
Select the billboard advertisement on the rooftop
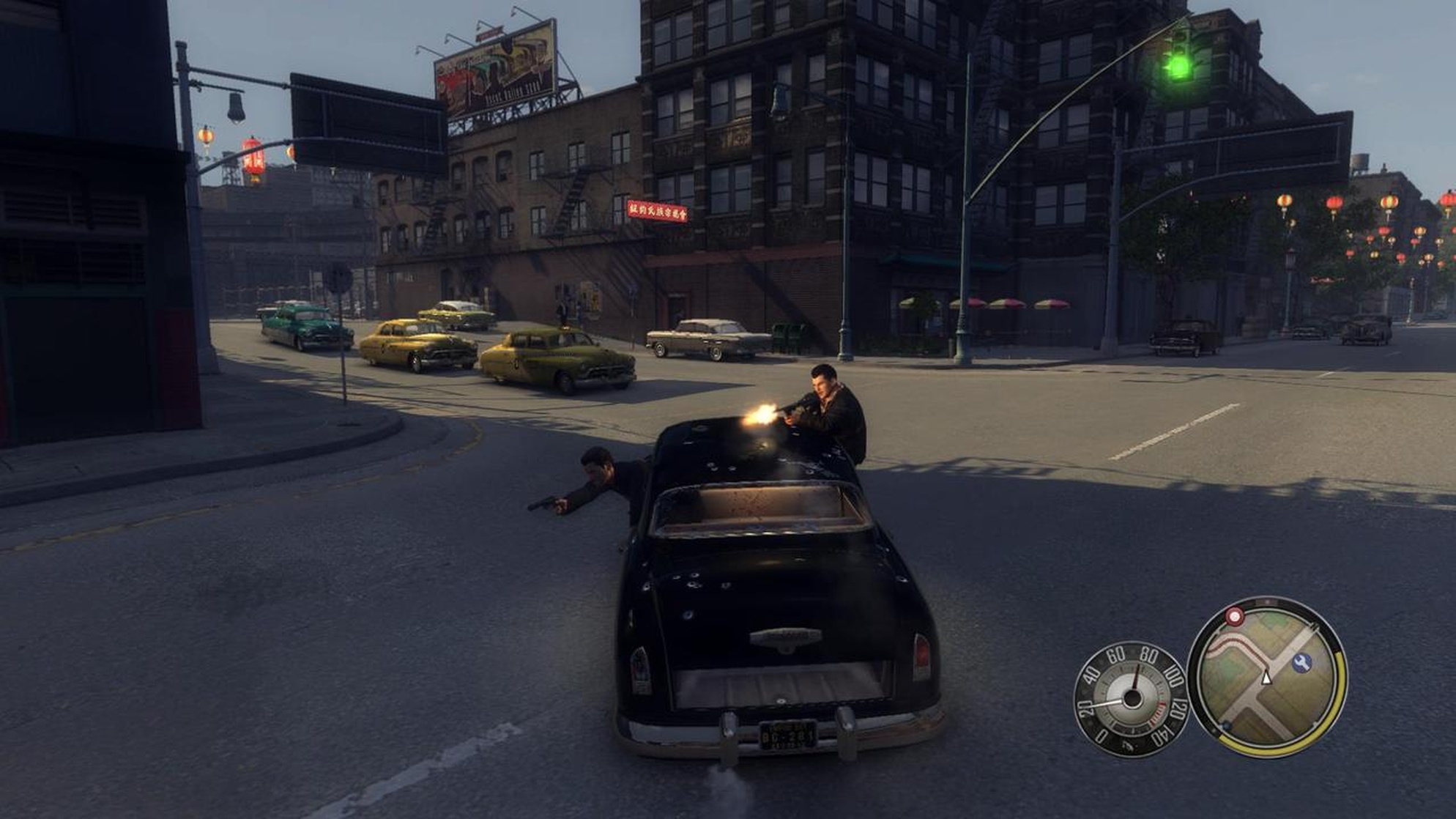[x=492, y=66]
